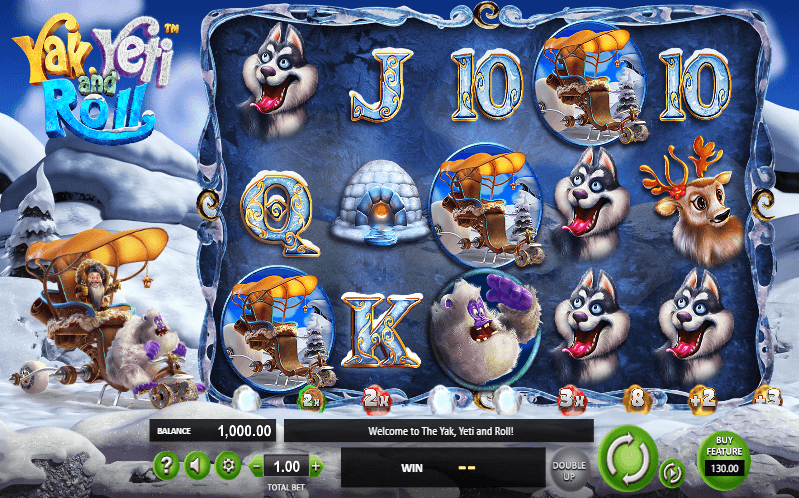Open the gear settings menu
This screenshot has height=498, width=799.
pyautogui.click(x=227, y=465)
